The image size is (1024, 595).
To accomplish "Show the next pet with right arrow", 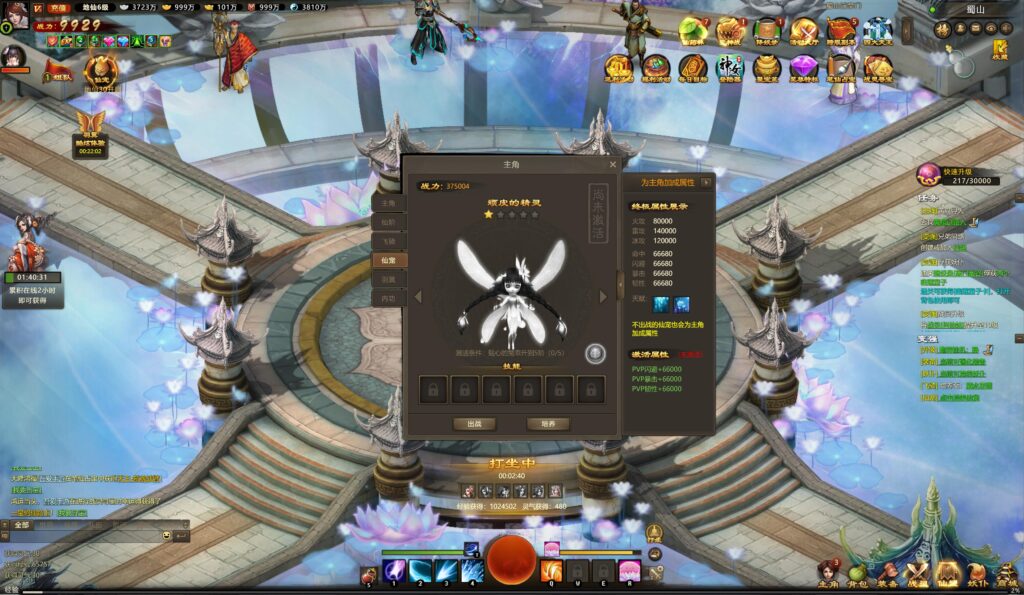I will pyautogui.click(x=603, y=297).
